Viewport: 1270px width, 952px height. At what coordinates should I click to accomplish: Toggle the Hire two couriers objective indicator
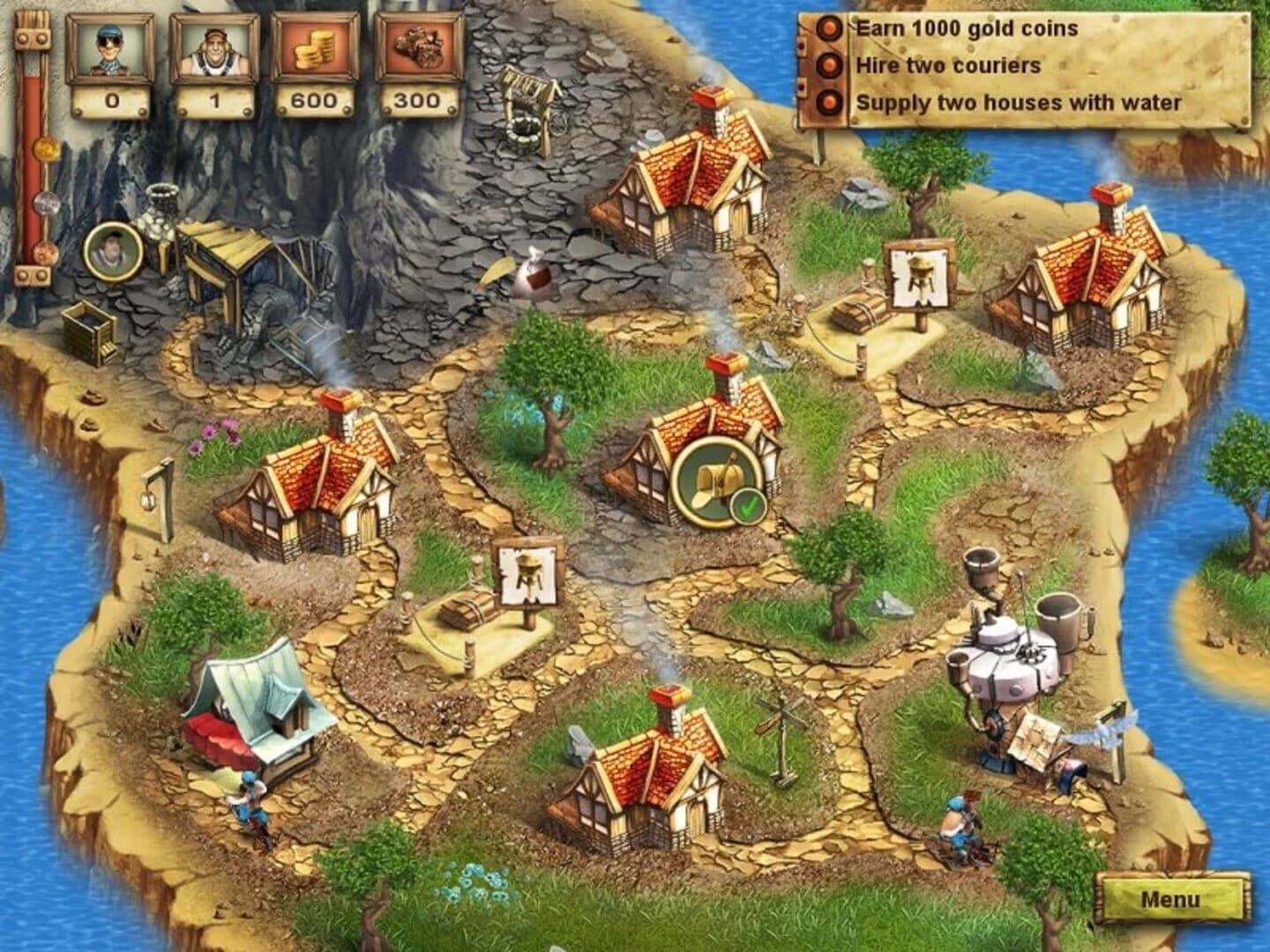pyautogui.click(x=827, y=63)
